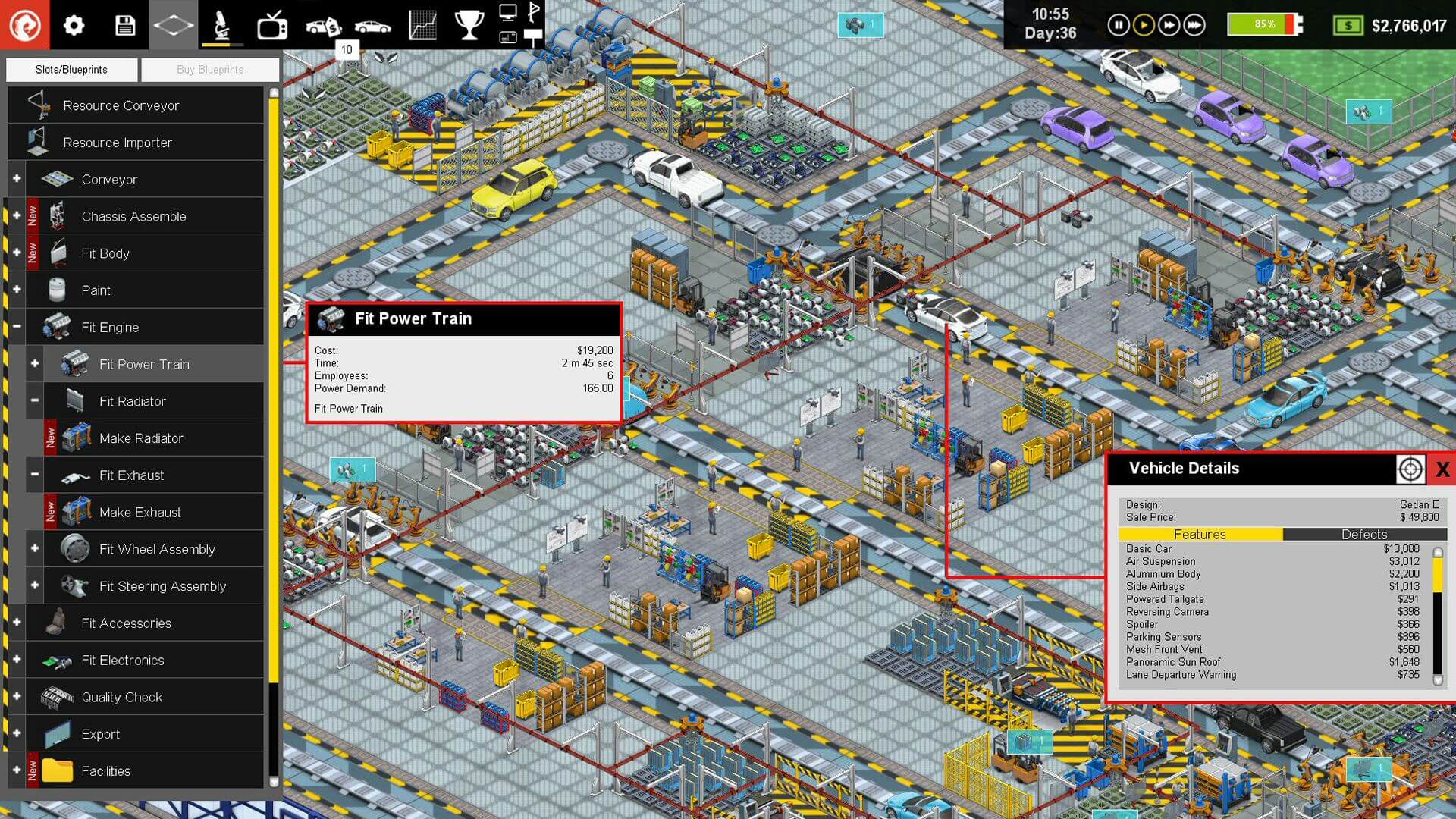The width and height of the screenshot is (1456, 819).
Task: Switch to the Defects tab
Action: [1363, 535]
